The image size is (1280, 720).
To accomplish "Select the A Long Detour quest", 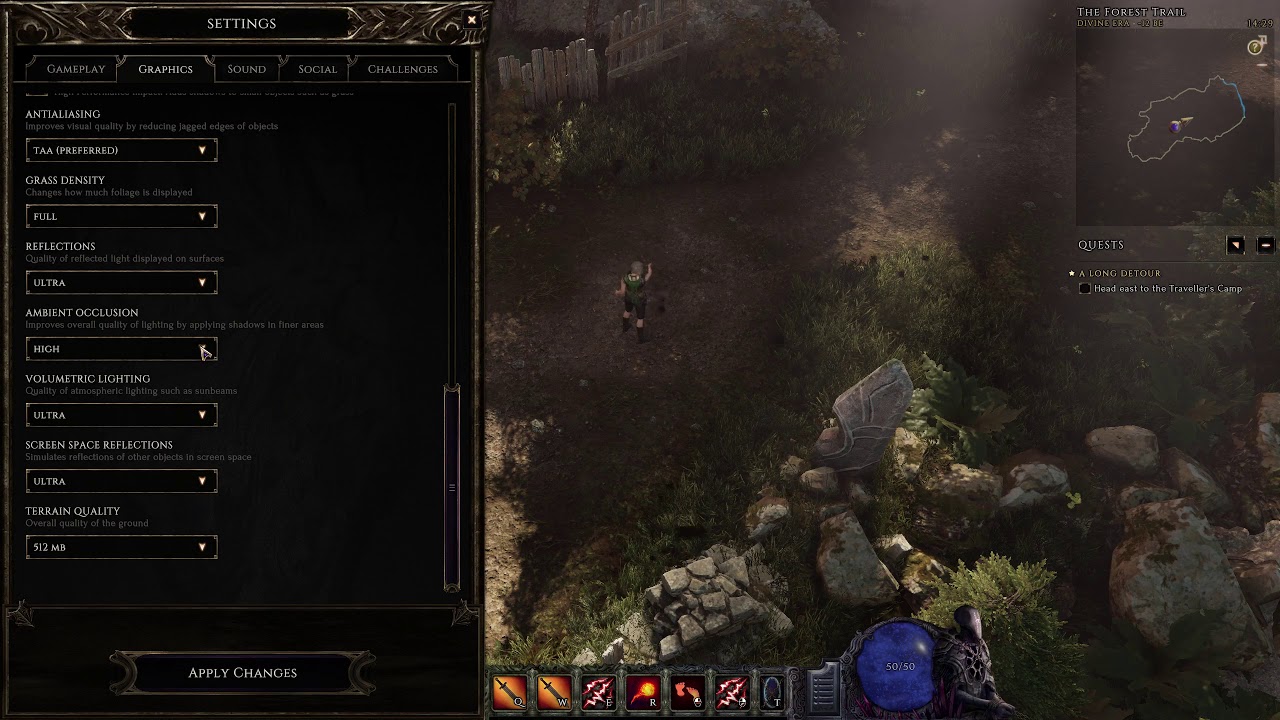I will point(1119,273).
